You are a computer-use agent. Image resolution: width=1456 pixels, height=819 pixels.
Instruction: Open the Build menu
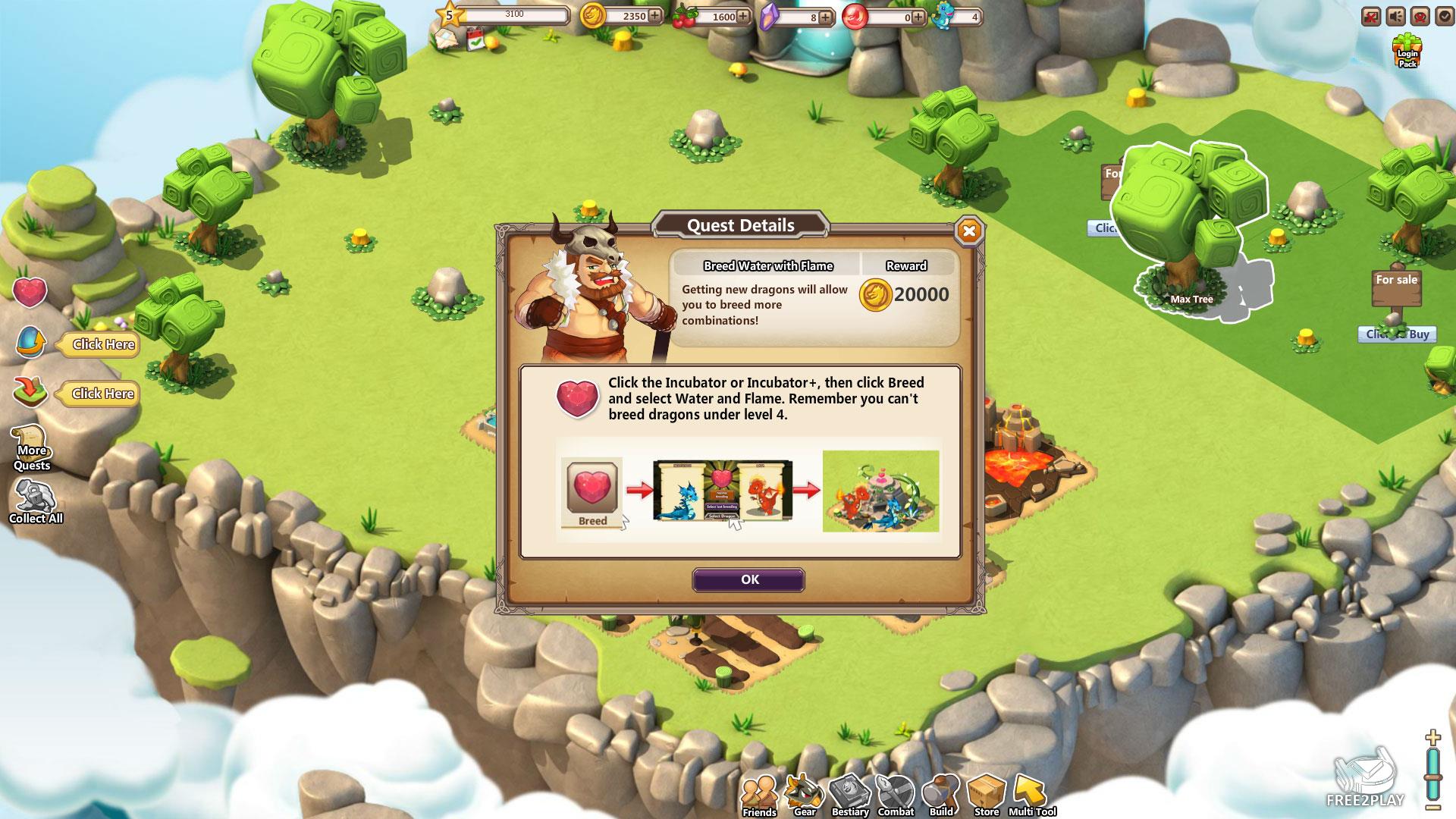(x=941, y=795)
